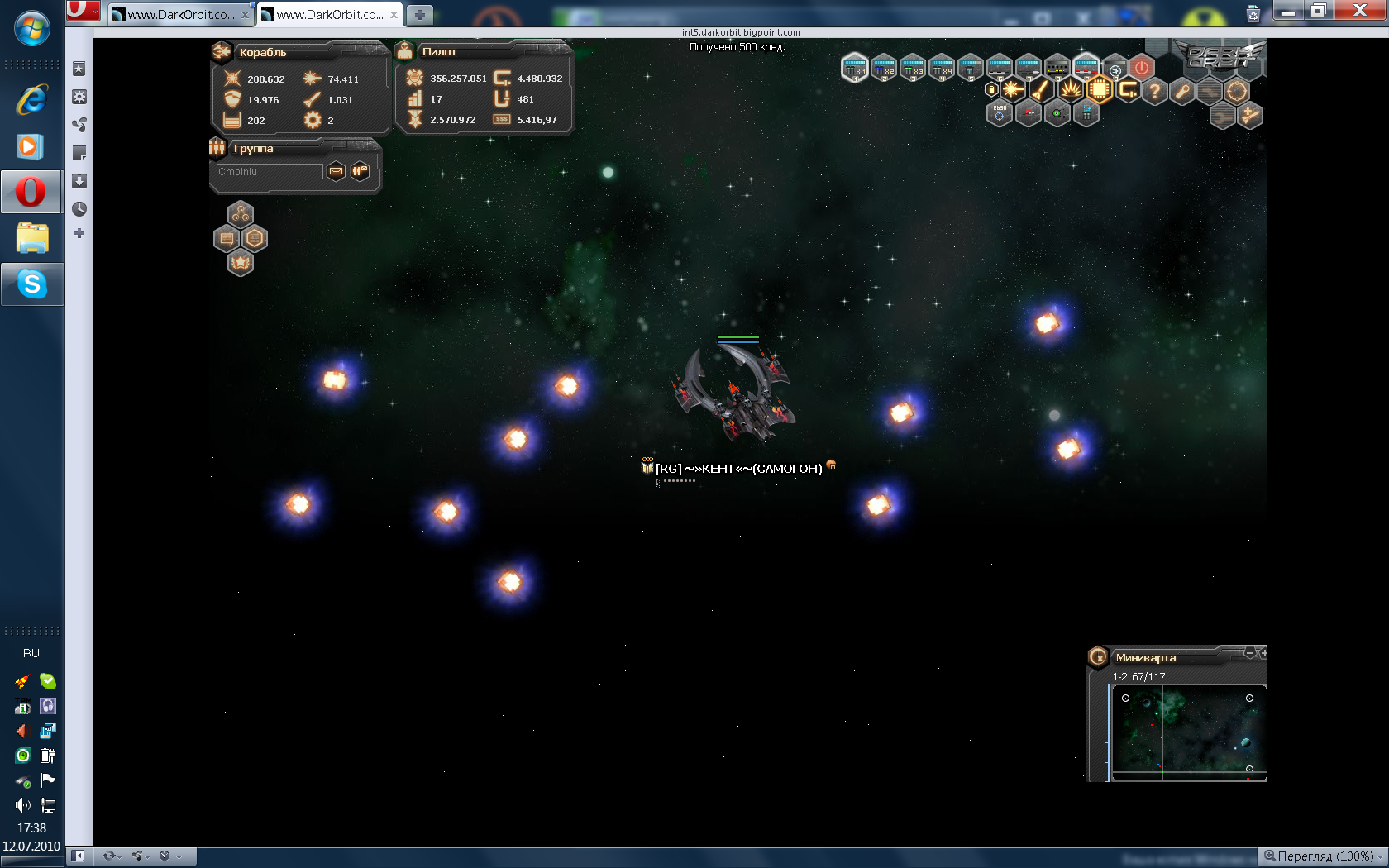Open the star laurel achievements hexagon

(241, 263)
